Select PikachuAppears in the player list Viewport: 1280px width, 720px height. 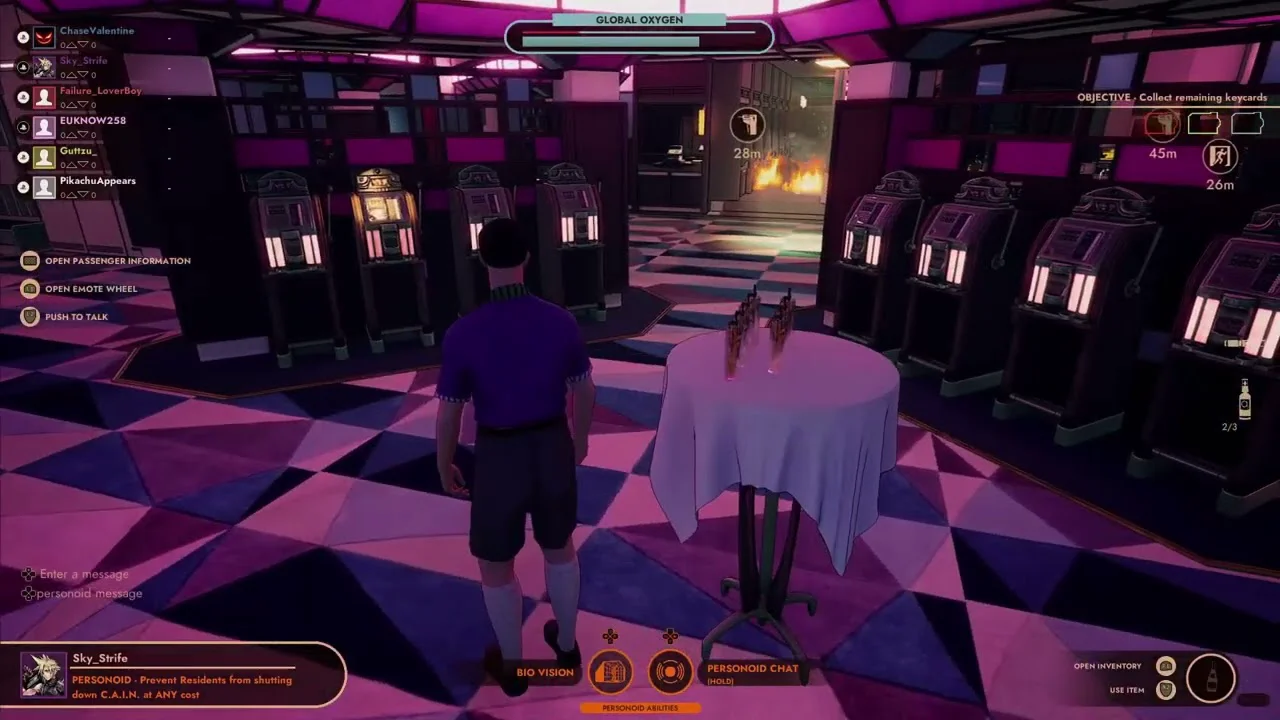click(x=97, y=181)
